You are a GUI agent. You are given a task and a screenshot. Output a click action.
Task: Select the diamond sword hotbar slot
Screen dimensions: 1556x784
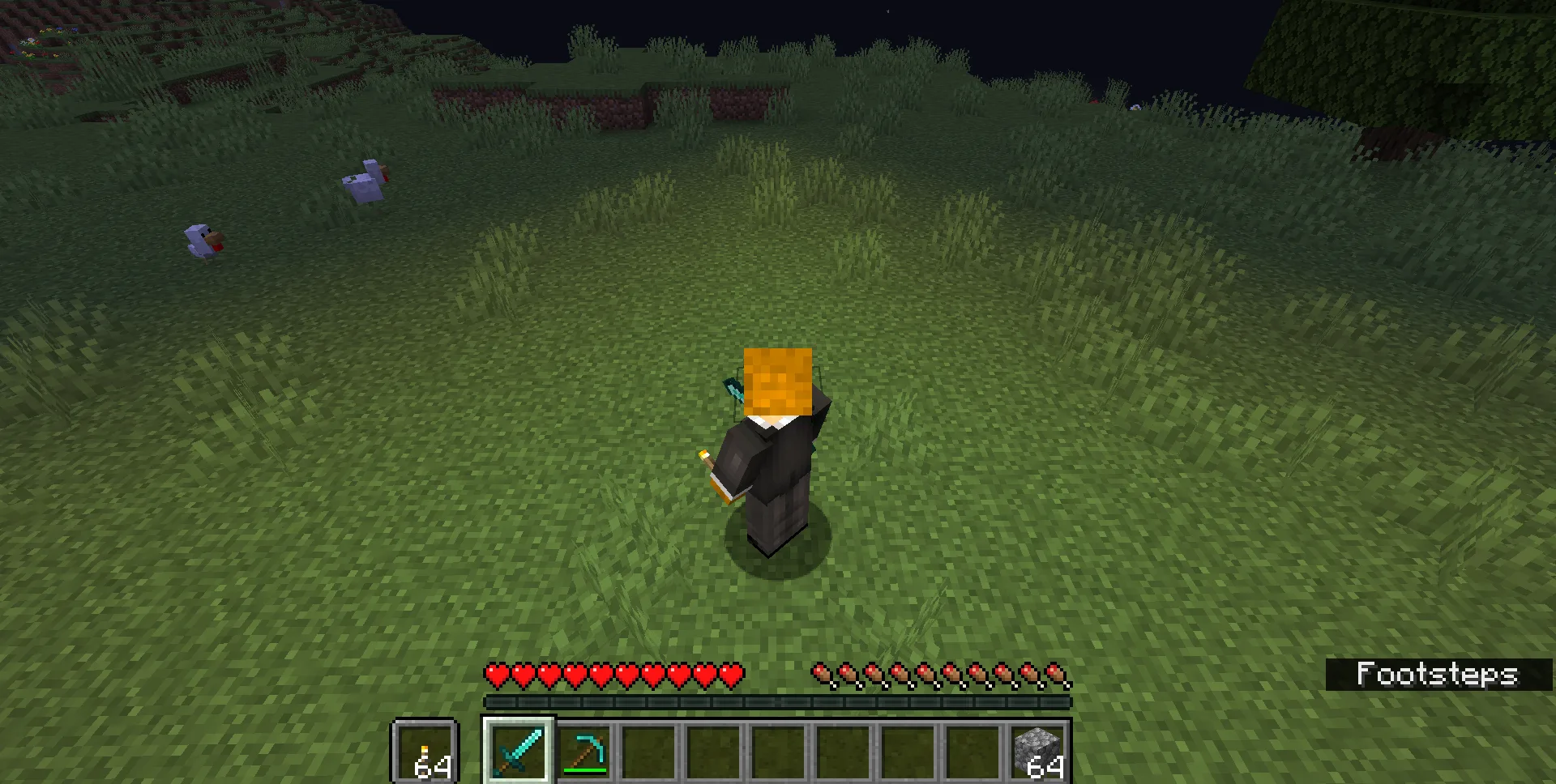pos(519,750)
